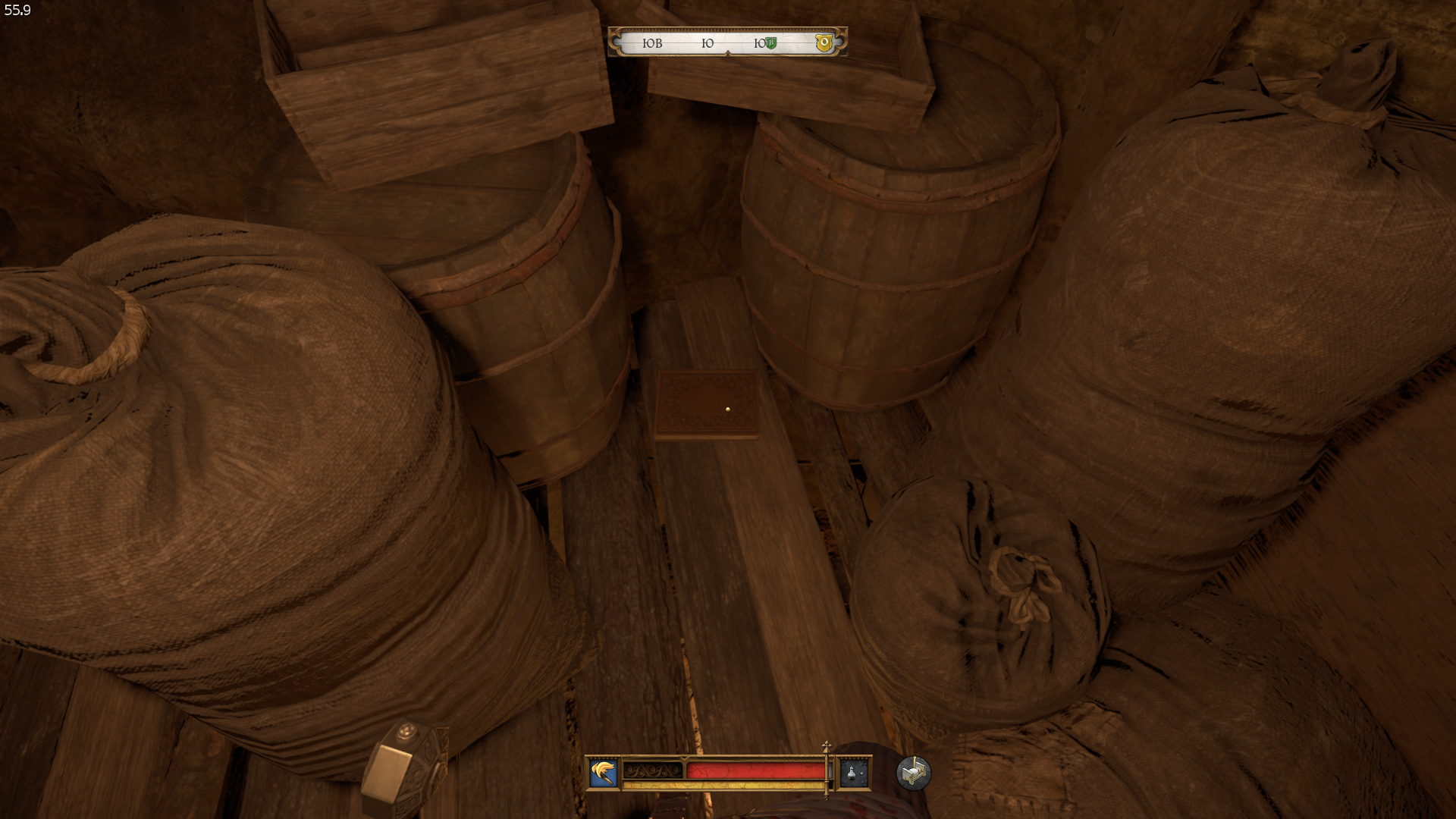Select the potion flask status icon
The height and width of the screenshot is (819, 1456).
coord(853,773)
